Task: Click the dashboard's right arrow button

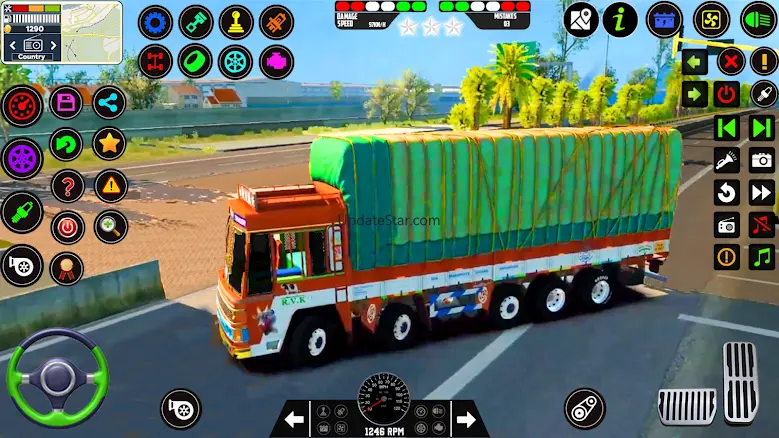Action: [x=464, y=416]
